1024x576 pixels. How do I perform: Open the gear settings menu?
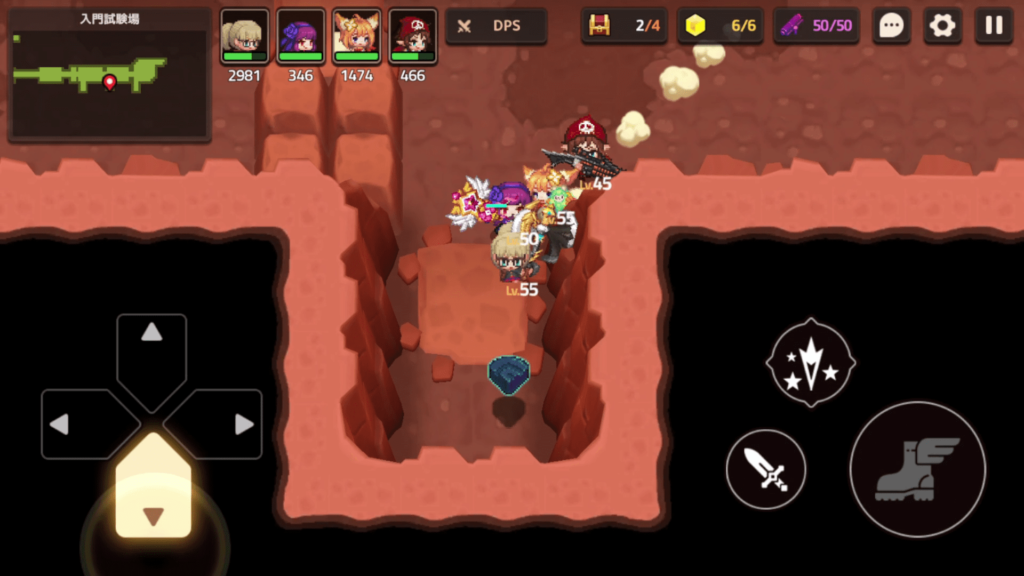tap(942, 26)
